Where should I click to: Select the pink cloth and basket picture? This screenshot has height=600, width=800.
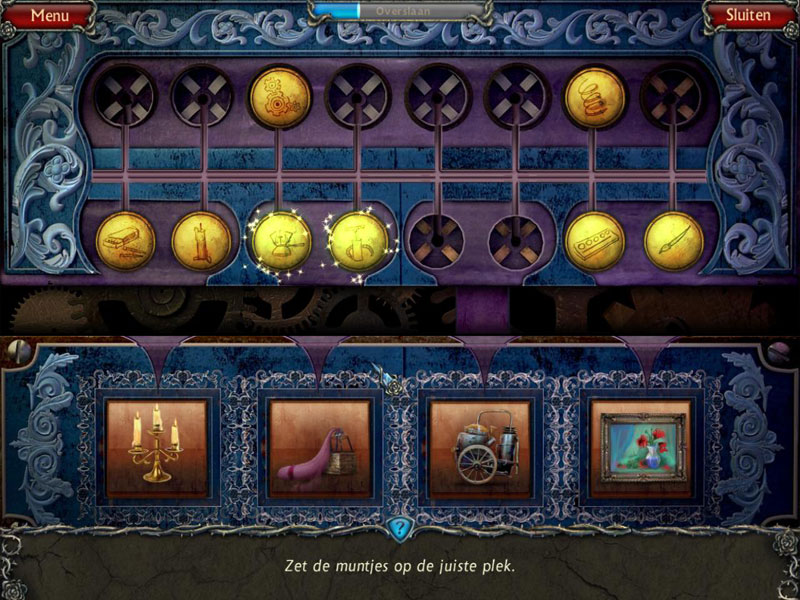pos(320,447)
